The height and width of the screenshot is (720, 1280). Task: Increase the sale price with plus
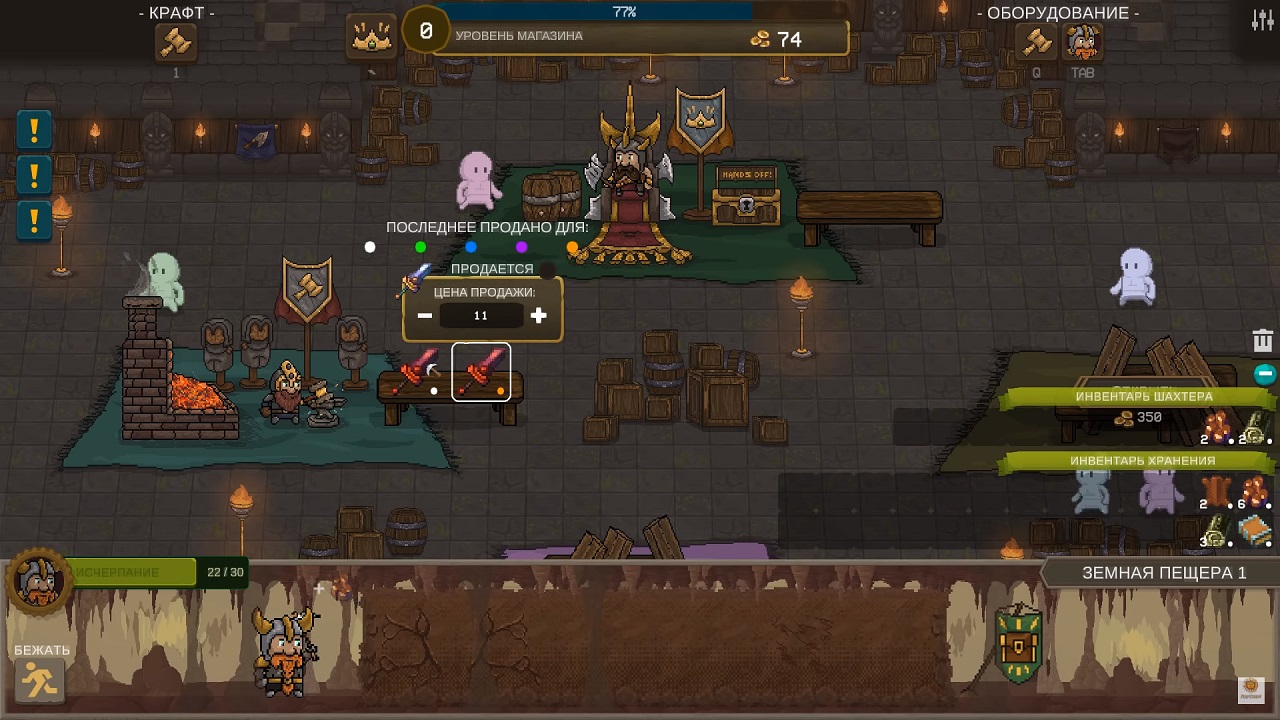pyautogui.click(x=539, y=316)
